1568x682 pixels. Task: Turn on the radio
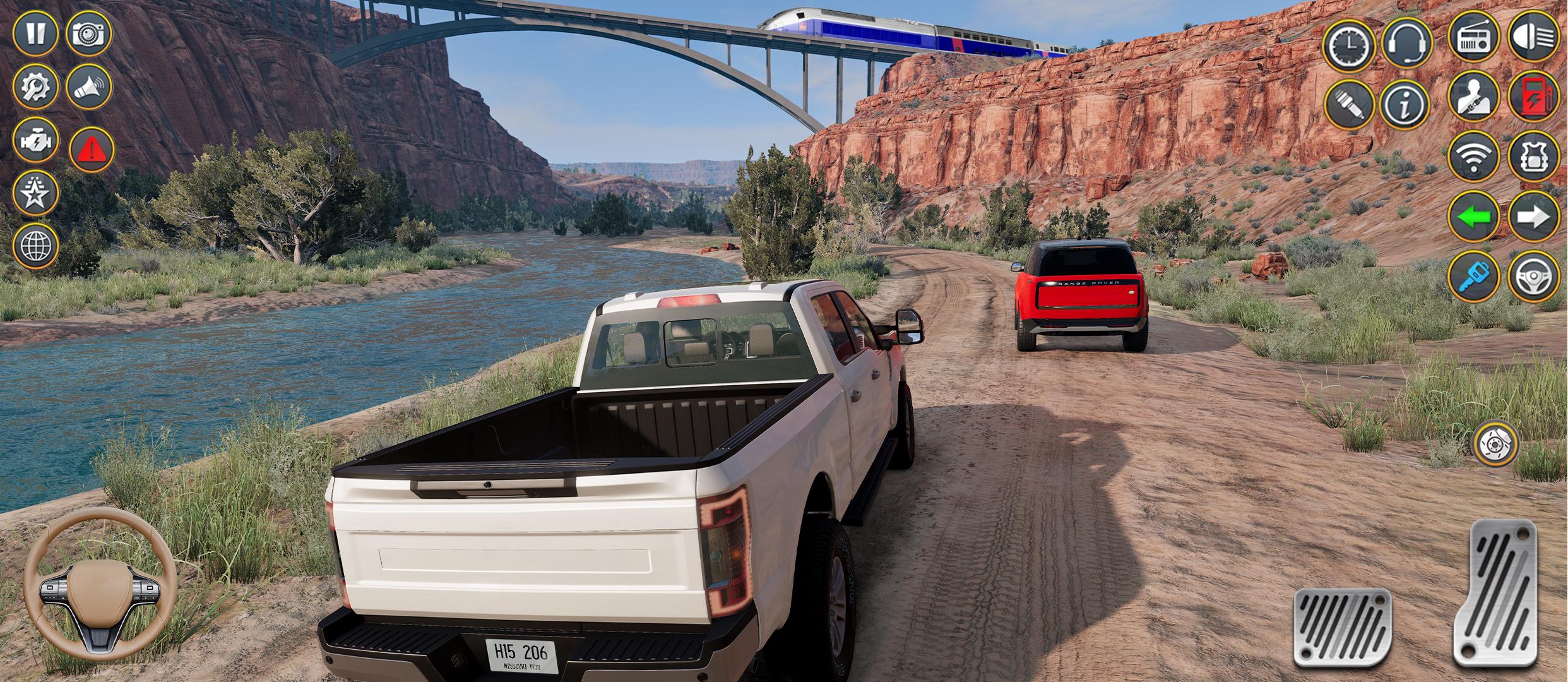coord(1473,37)
